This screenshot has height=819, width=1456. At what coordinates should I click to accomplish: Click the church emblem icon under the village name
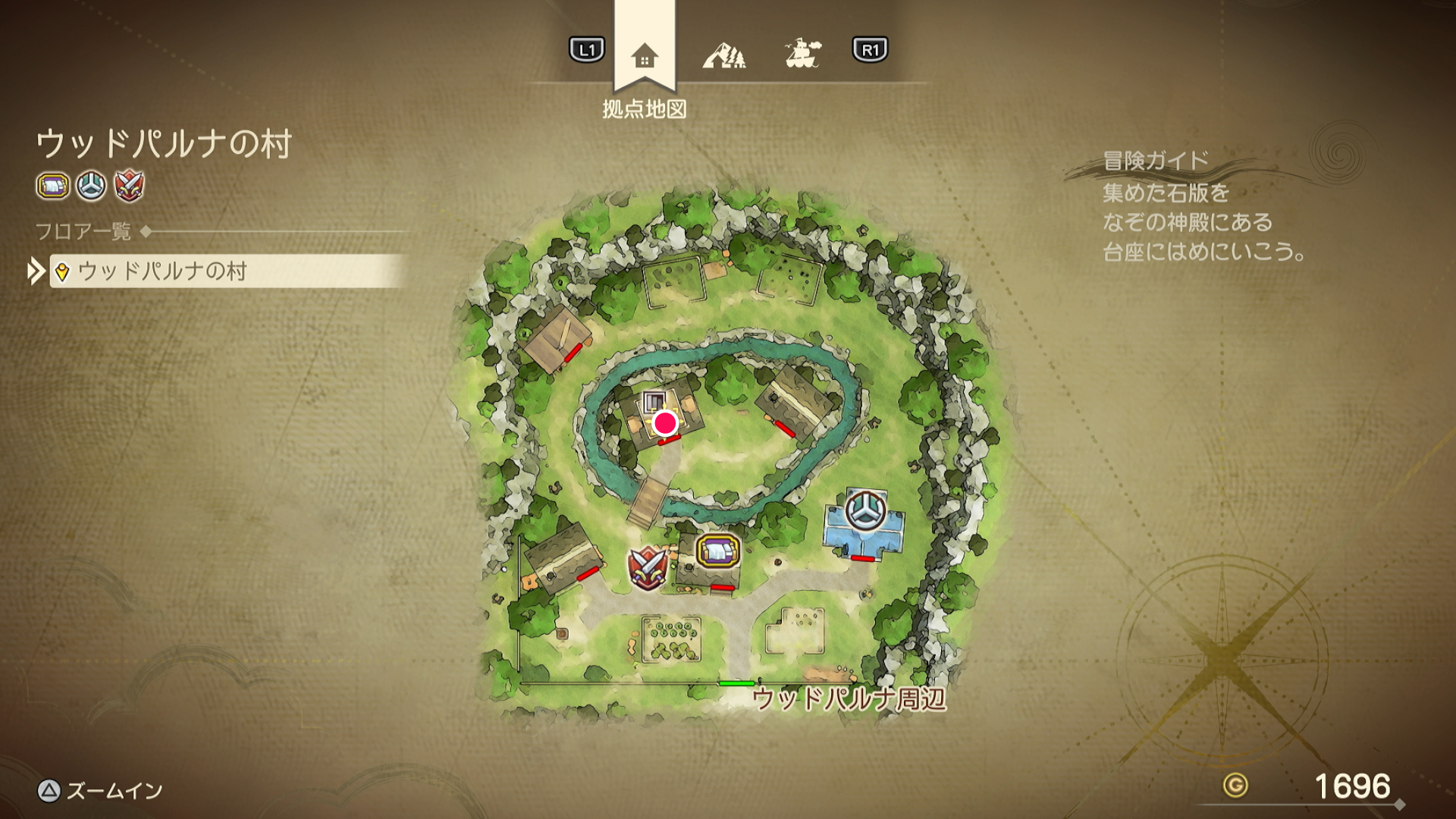coord(91,186)
